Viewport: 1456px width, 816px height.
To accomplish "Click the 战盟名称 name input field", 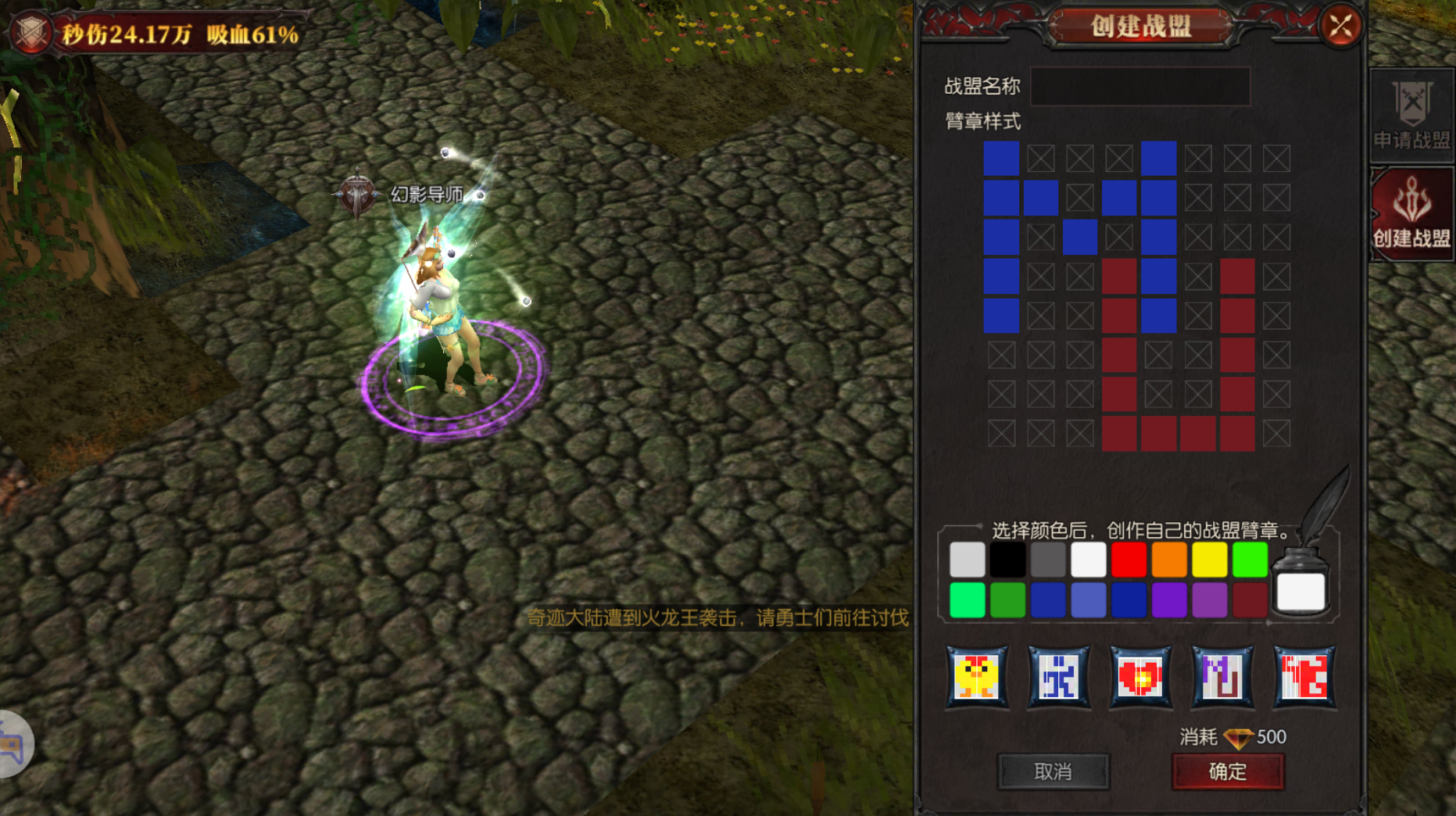I will (x=1139, y=87).
